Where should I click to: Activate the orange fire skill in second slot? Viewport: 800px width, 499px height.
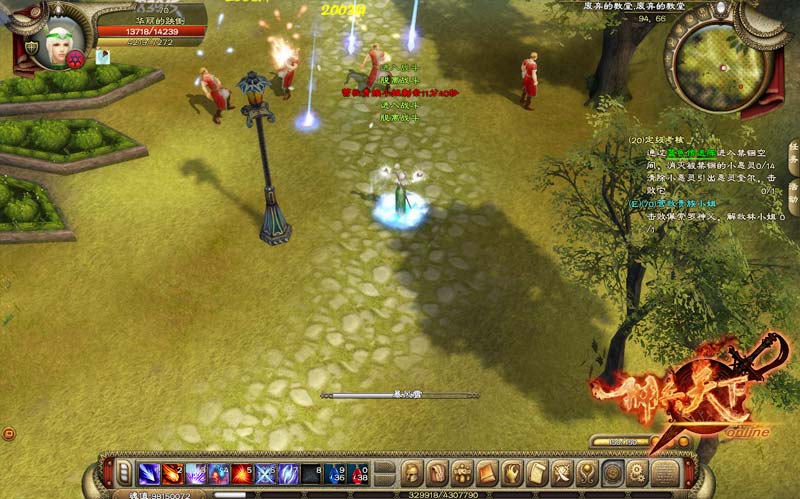click(172, 474)
